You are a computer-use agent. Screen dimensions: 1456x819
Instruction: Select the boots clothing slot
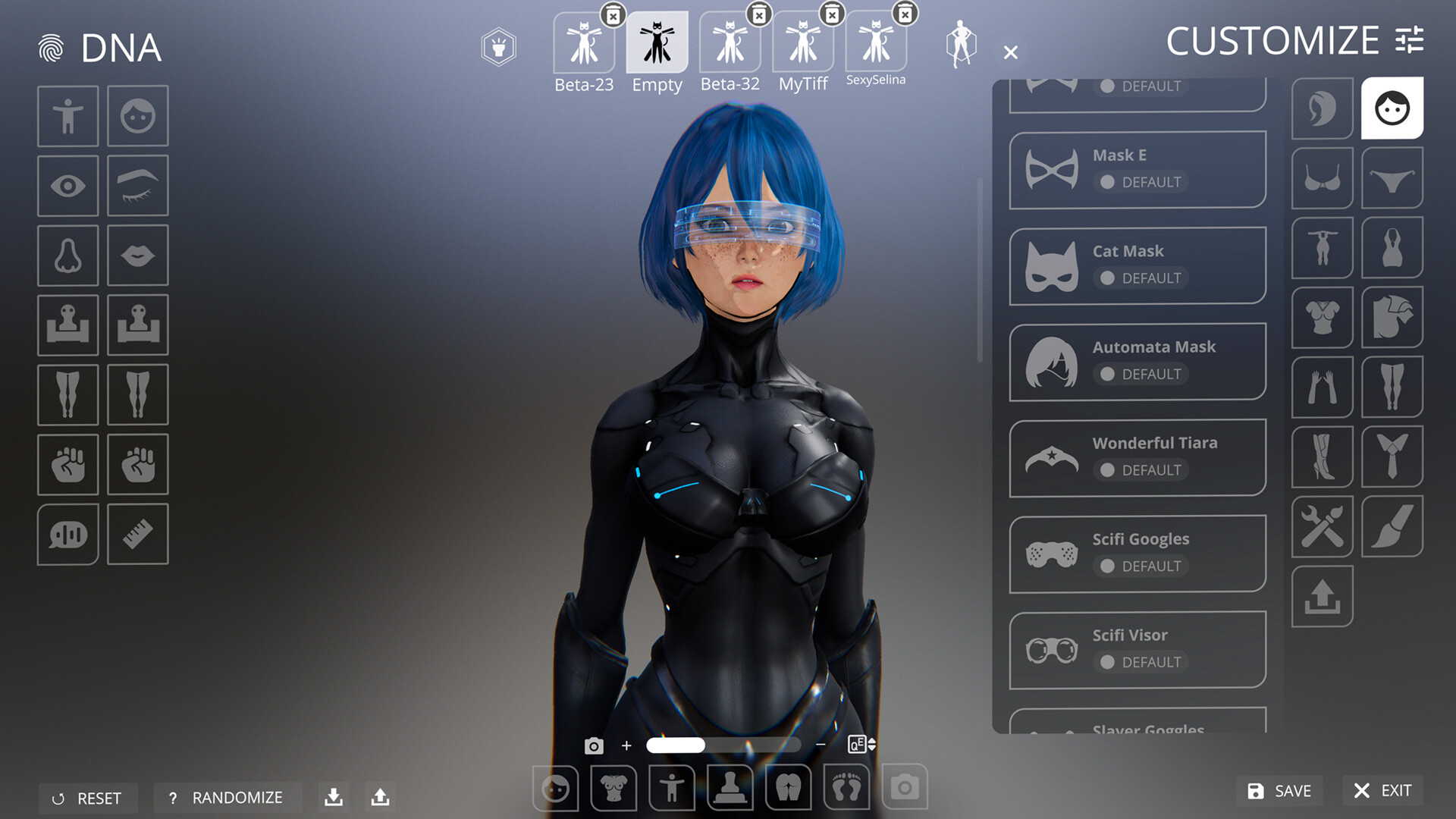[x=1322, y=458]
